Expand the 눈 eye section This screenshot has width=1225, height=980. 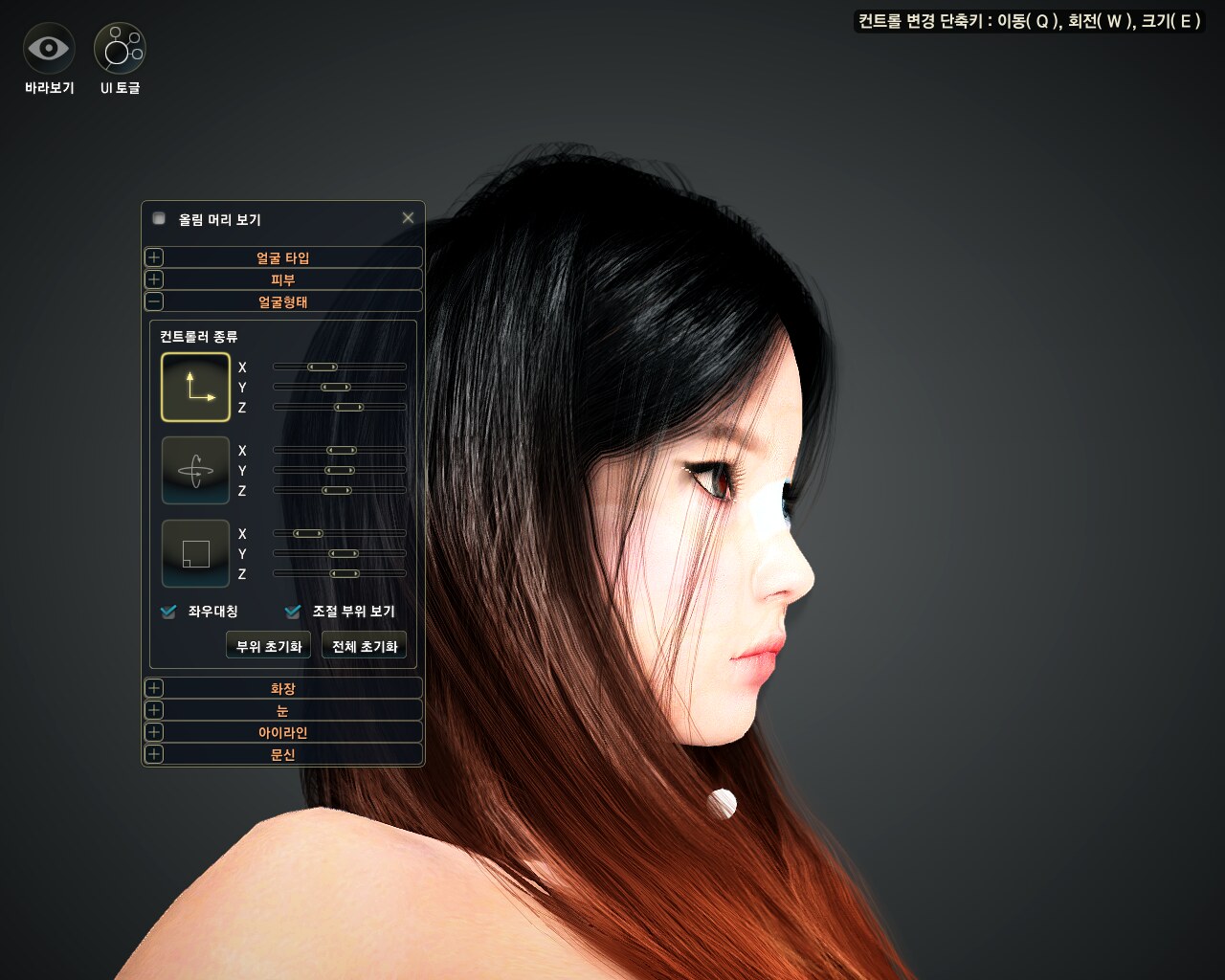pos(154,710)
